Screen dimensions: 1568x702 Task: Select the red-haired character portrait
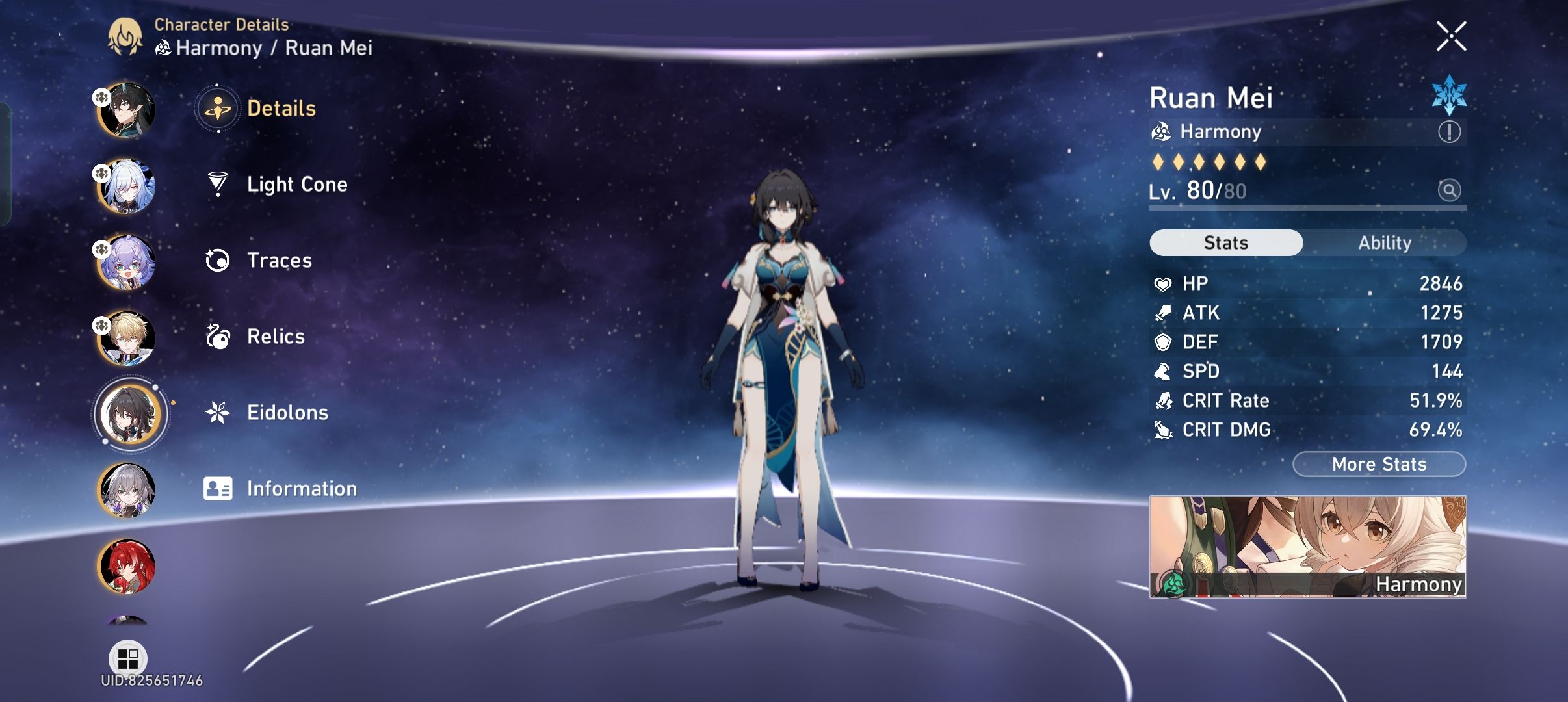click(x=127, y=567)
